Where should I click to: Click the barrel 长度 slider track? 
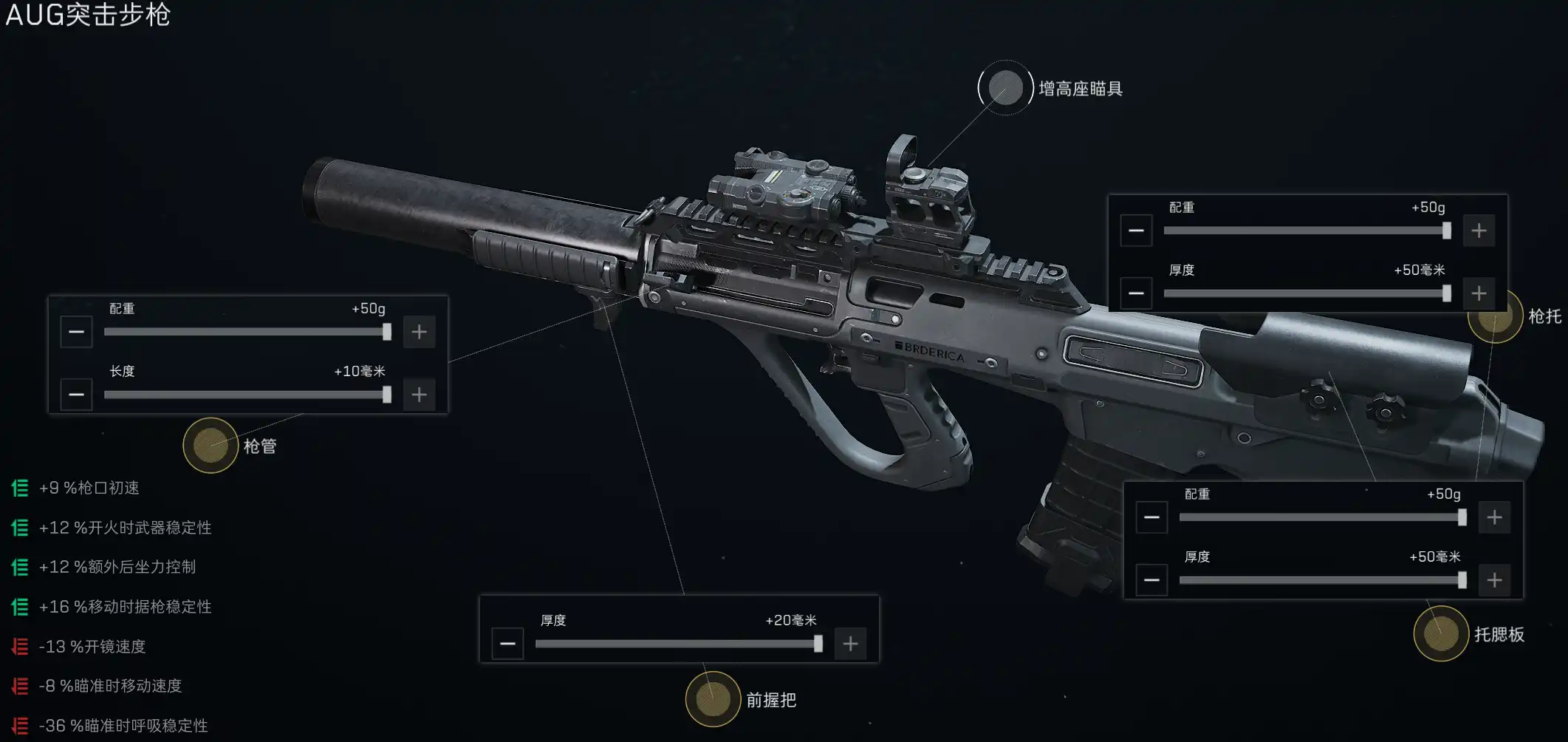[245, 395]
